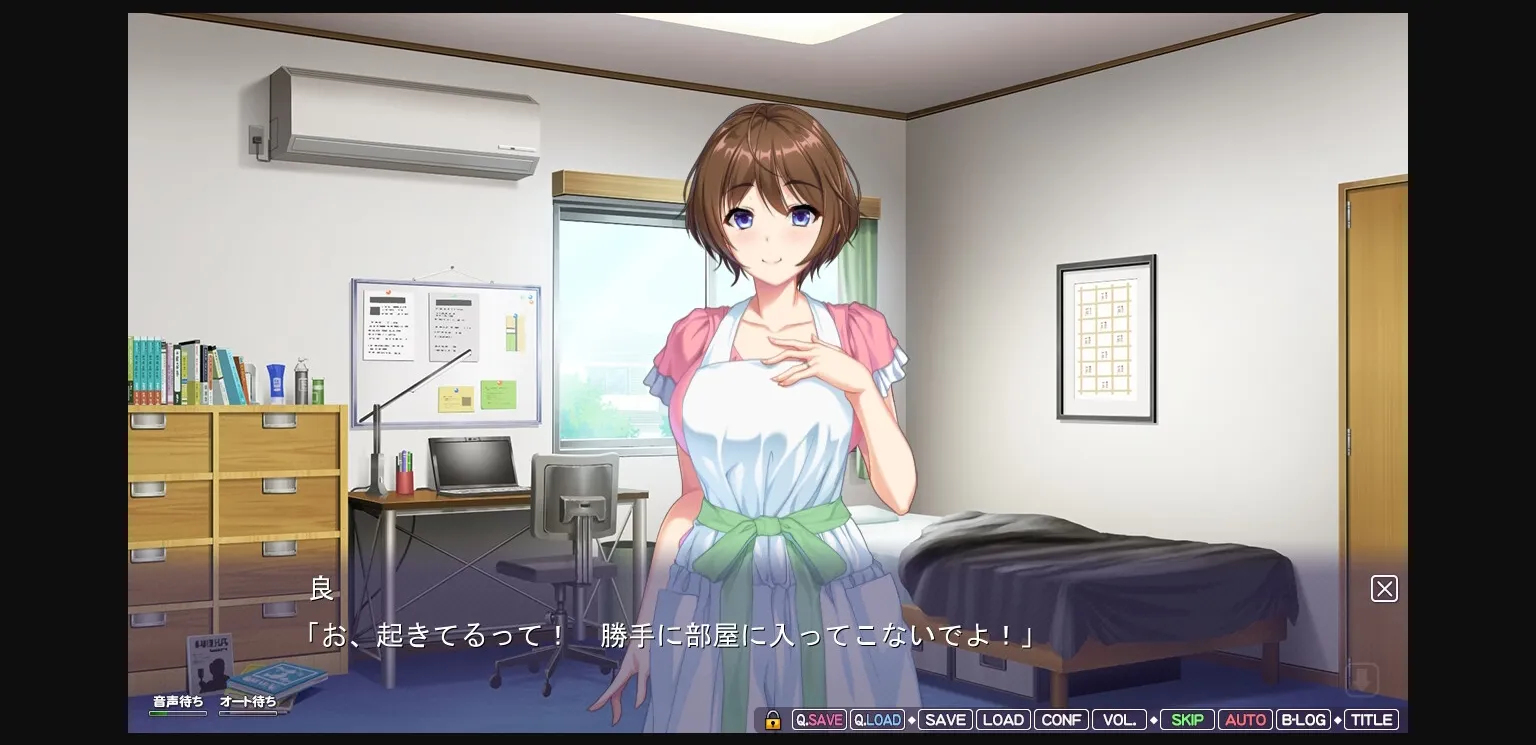Open the VOL. volume settings
Viewport: 1536px width, 745px height.
pos(1119,719)
